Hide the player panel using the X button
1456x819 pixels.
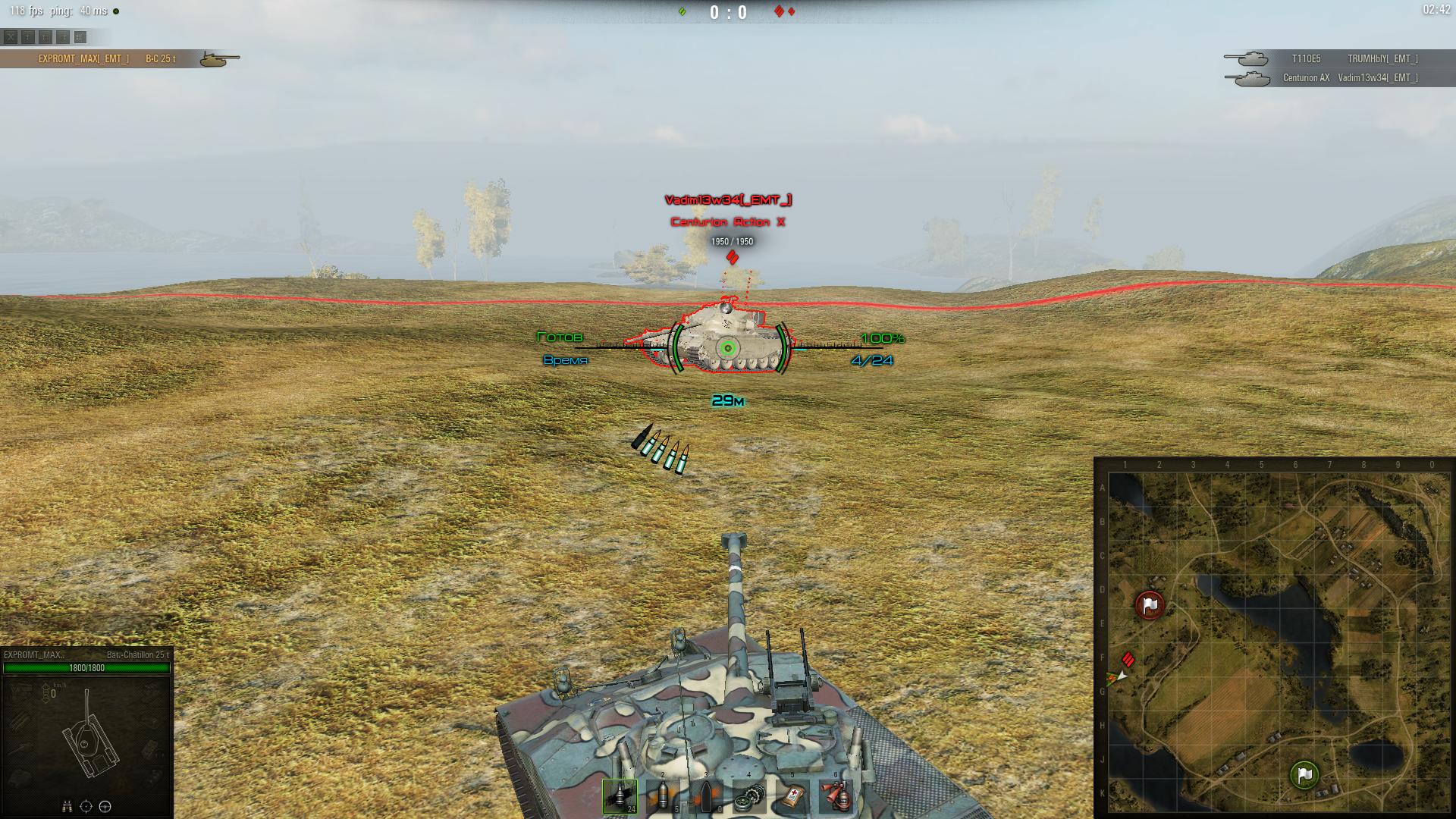pos(11,36)
